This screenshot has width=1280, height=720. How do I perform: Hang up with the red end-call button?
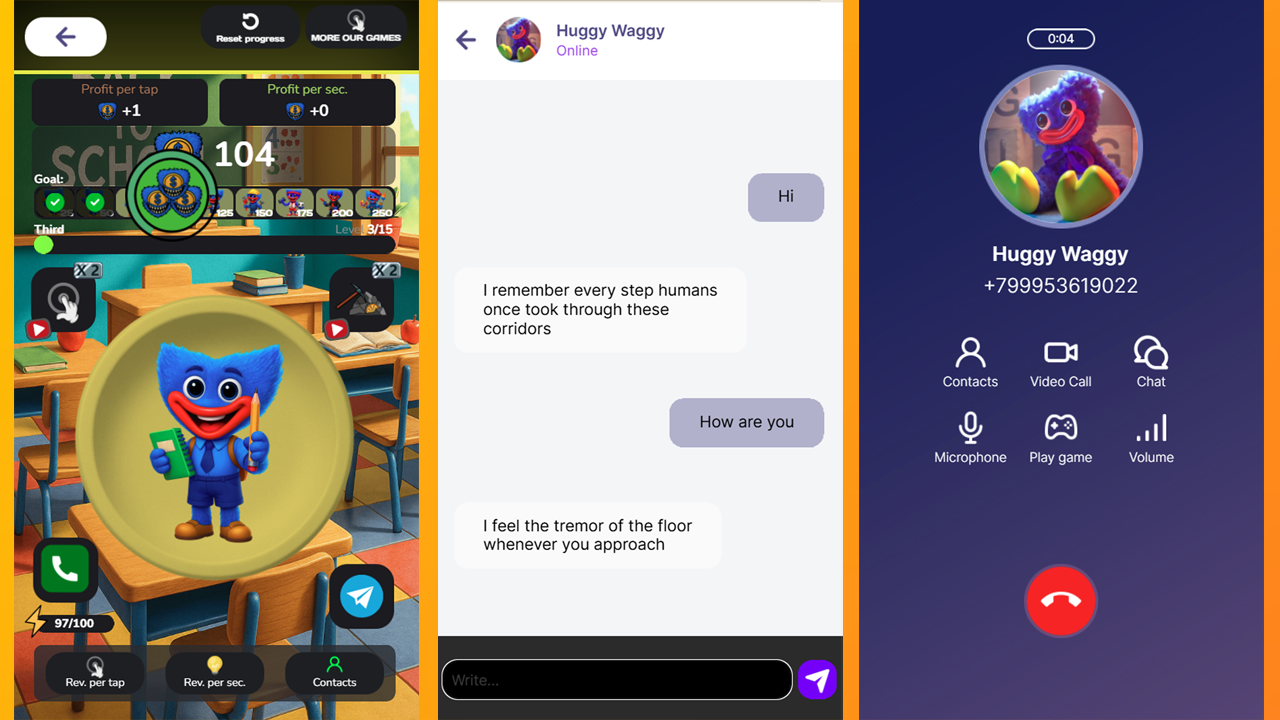(1060, 601)
